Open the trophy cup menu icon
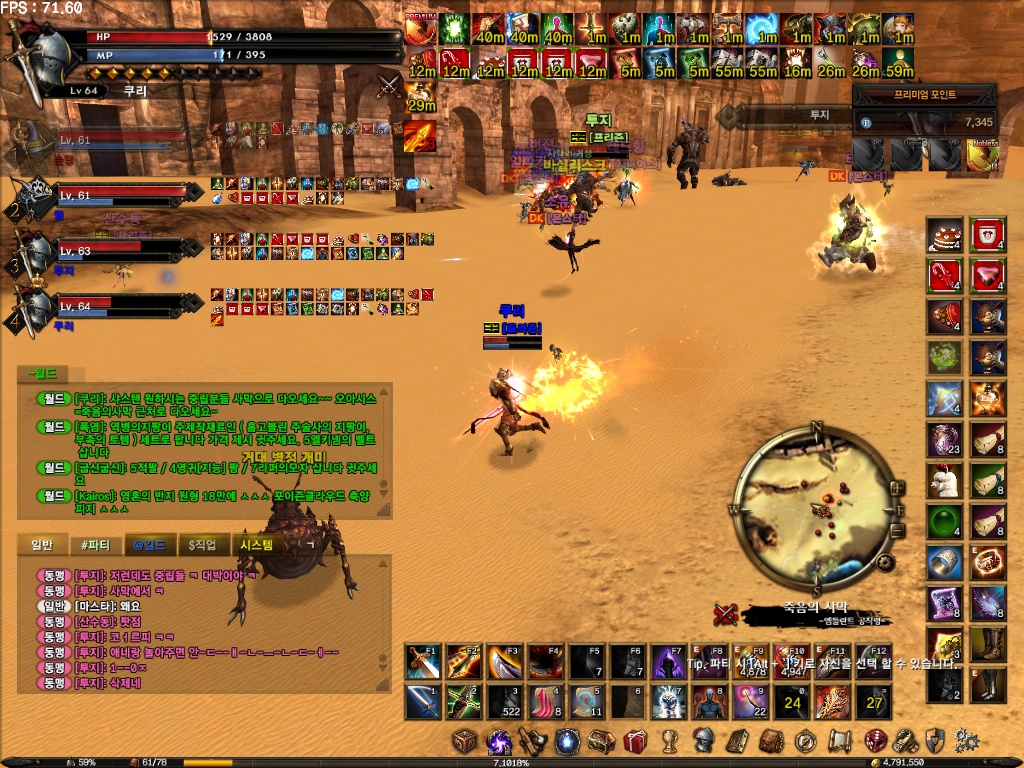1024x768 pixels. point(669,741)
